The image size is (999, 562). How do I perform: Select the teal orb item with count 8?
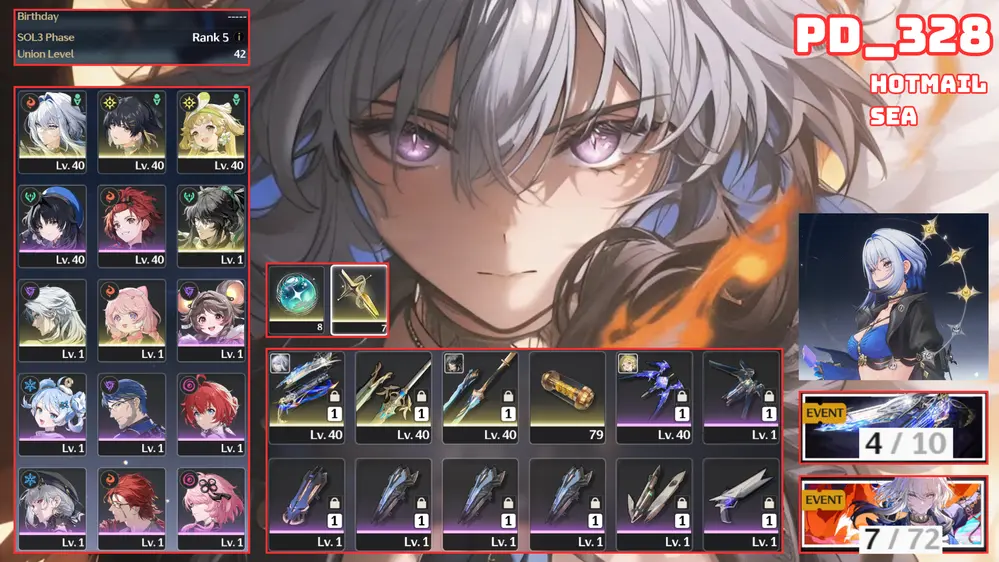click(296, 299)
